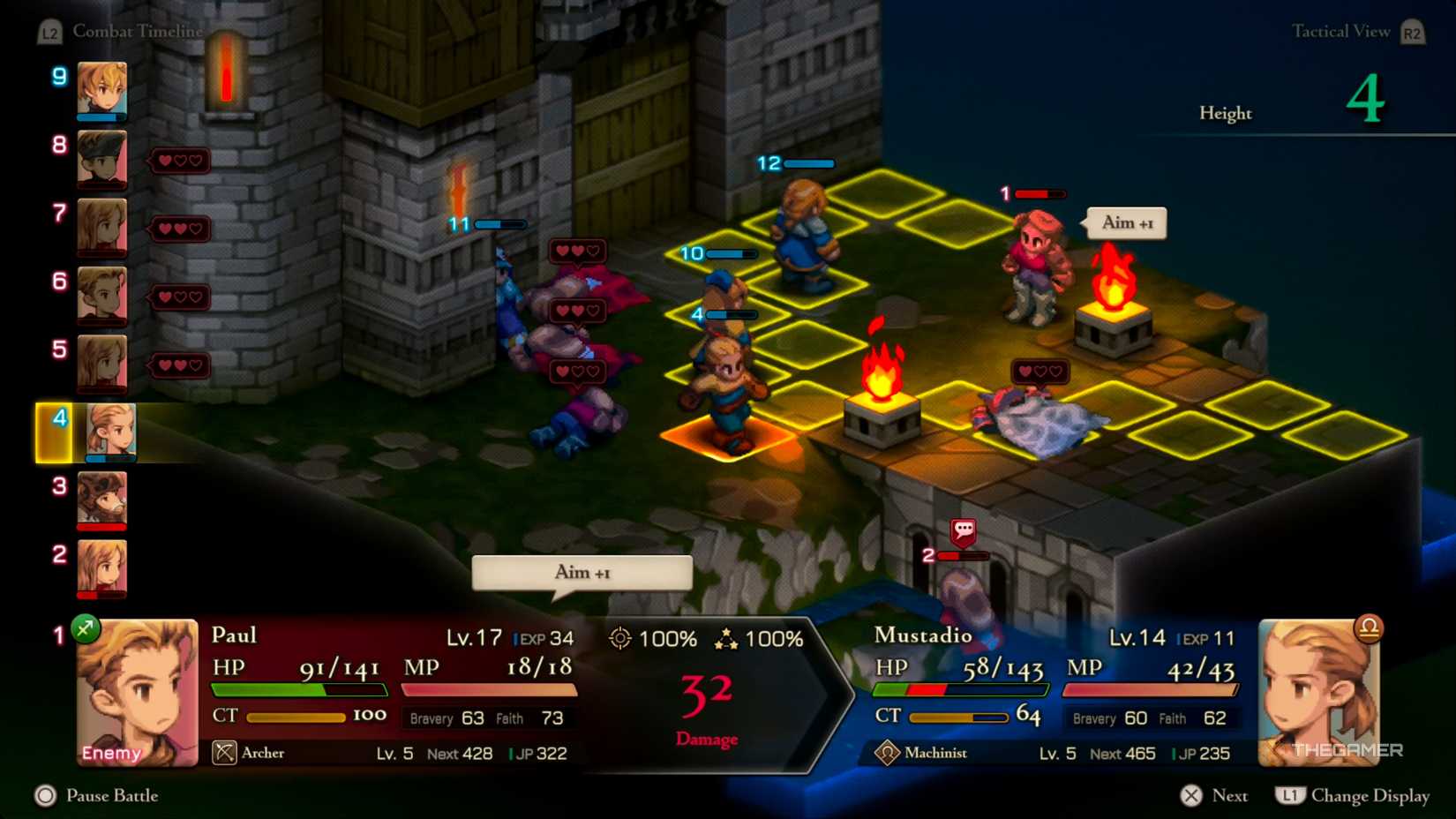Open the Combat Timeline panel
1456x819 pixels.
tap(138, 31)
